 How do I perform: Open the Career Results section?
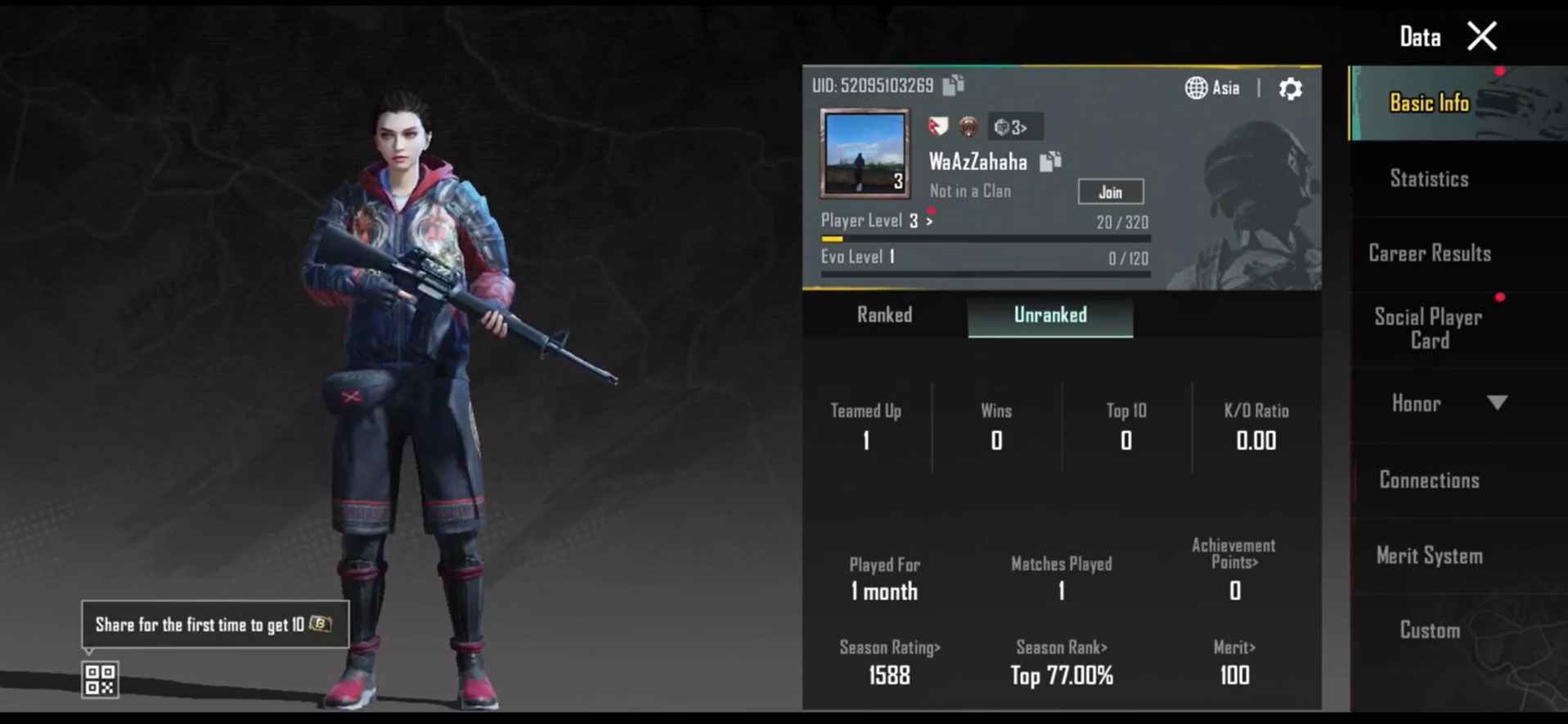(x=1428, y=254)
